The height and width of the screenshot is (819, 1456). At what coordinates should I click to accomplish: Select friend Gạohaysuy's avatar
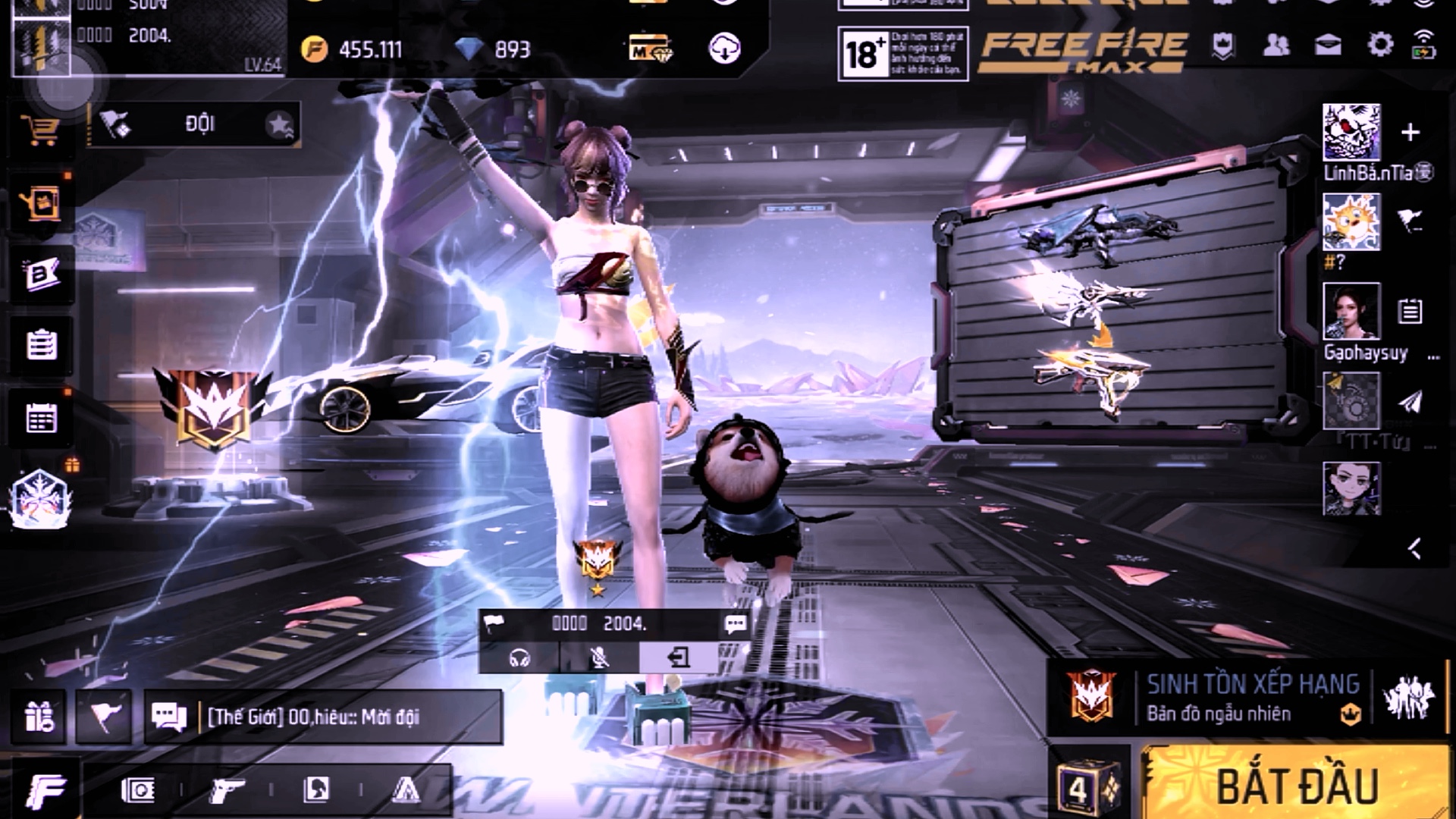tap(1351, 312)
